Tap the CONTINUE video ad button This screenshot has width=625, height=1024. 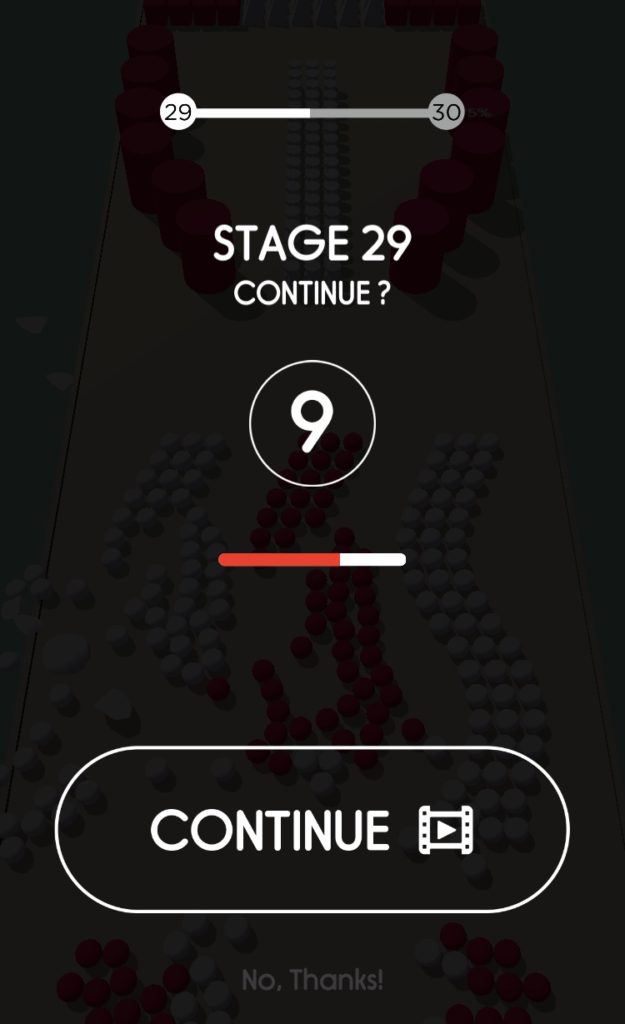click(312, 829)
